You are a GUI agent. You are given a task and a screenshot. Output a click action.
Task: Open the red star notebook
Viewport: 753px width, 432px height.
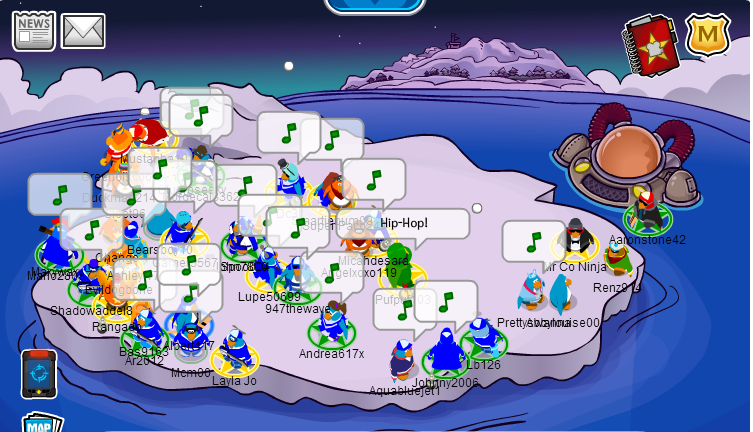pyautogui.click(x=652, y=45)
